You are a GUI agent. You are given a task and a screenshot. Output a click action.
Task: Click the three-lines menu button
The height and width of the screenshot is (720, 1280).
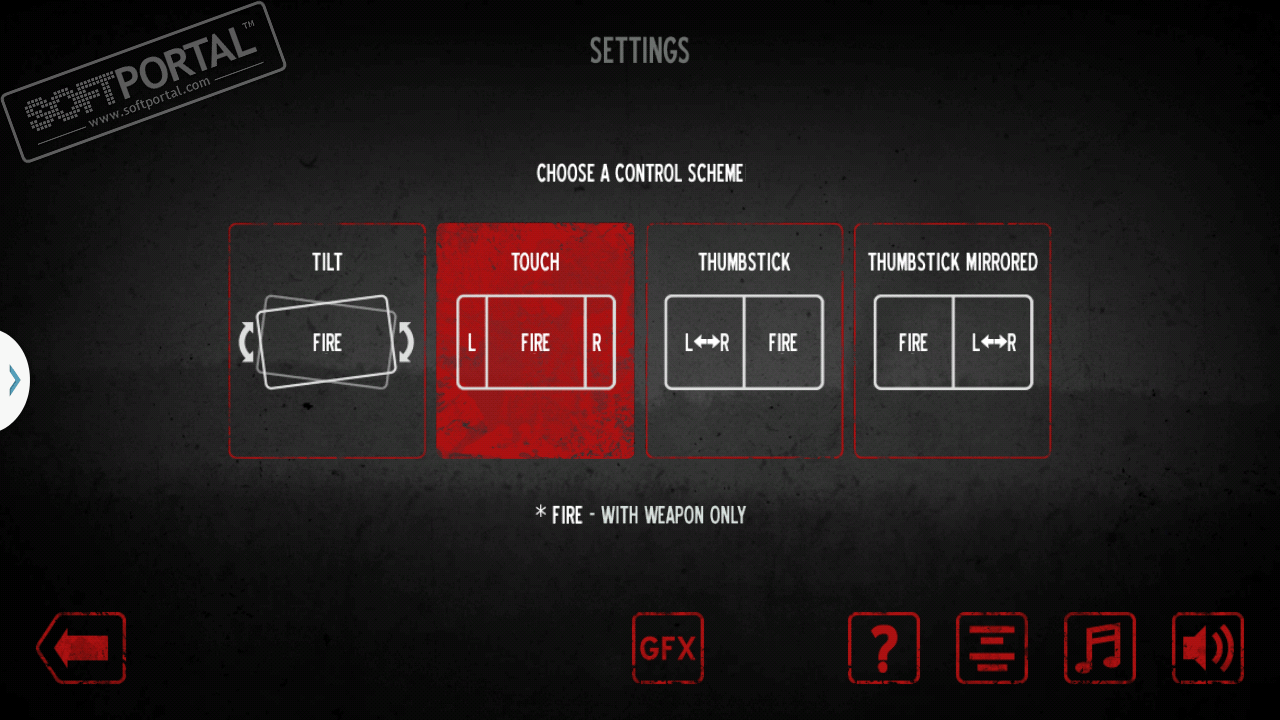pos(992,648)
